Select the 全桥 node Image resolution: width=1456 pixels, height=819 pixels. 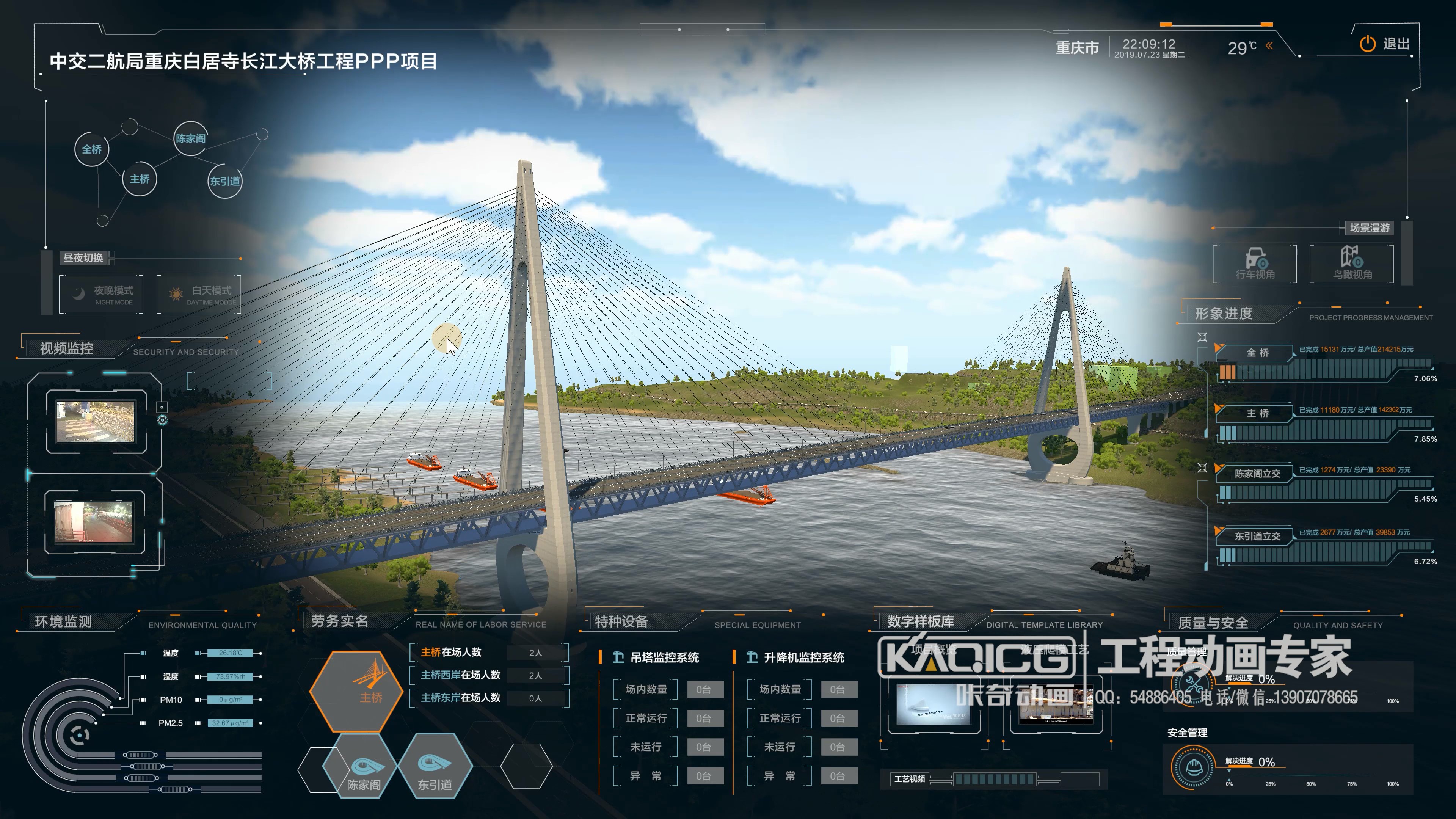[x=91, y=149]
